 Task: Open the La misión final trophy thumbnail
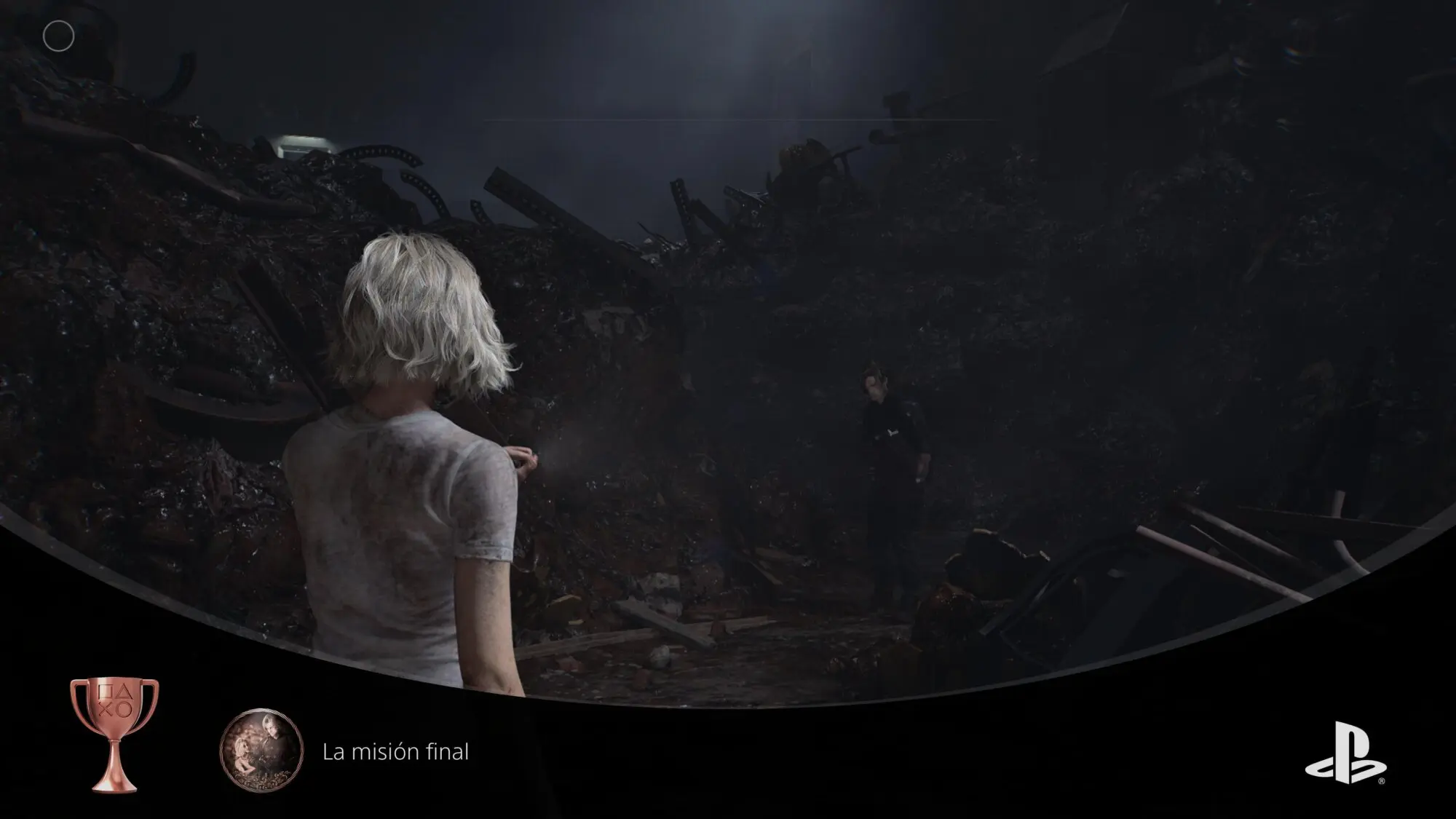point(261,748)
